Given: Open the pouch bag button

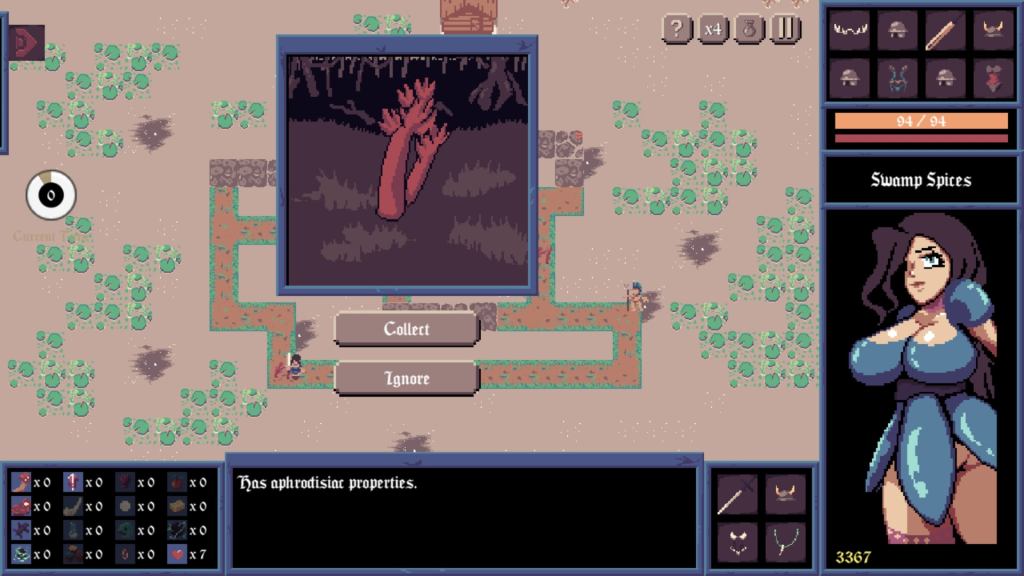Looking at the screenshot, I should 749,28.
